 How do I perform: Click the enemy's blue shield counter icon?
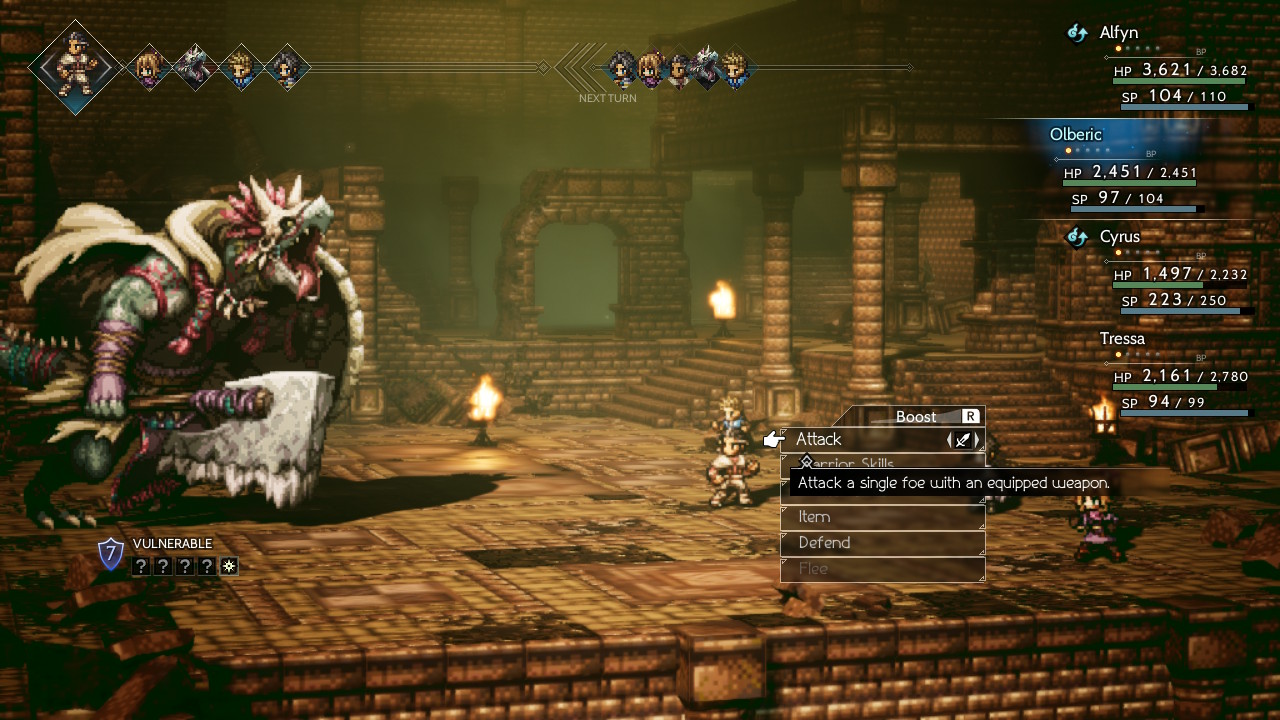(111, 554)
